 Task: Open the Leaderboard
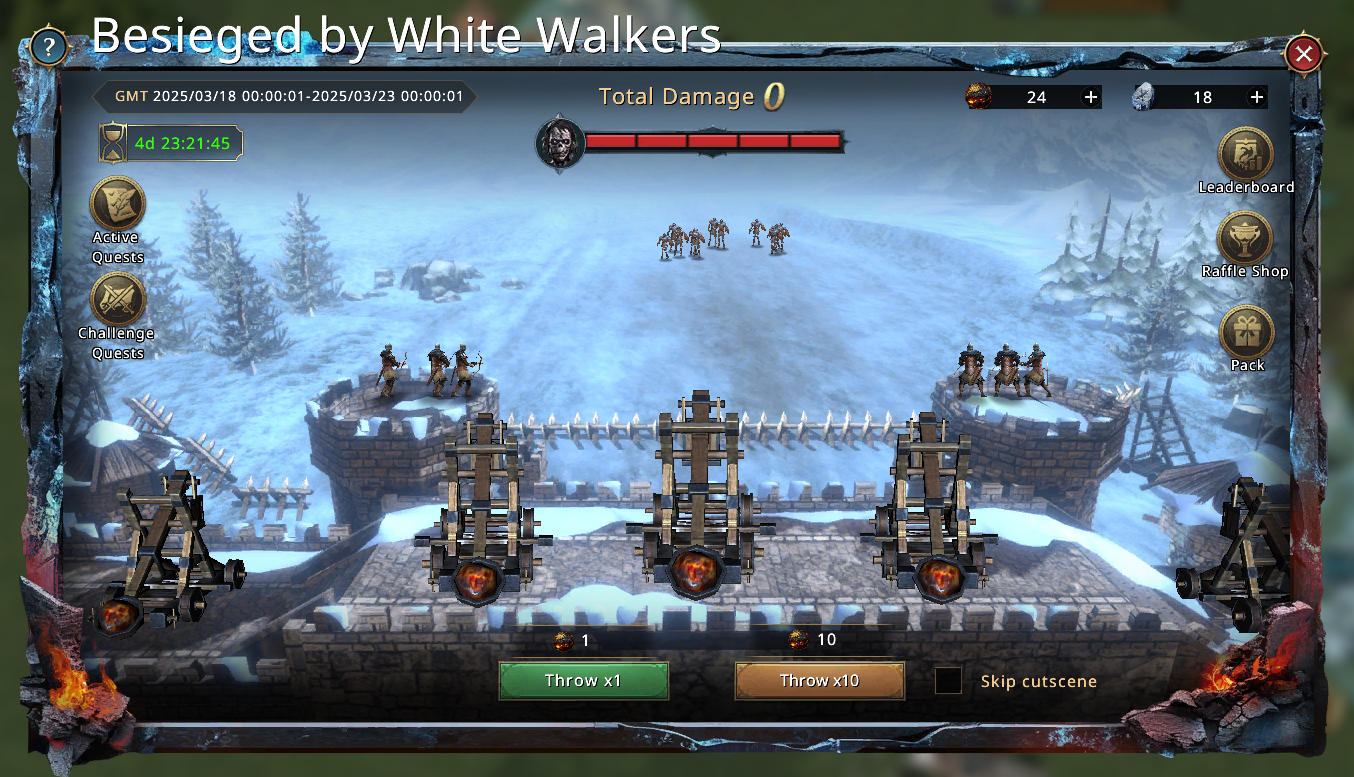[x=1245, y=156]
